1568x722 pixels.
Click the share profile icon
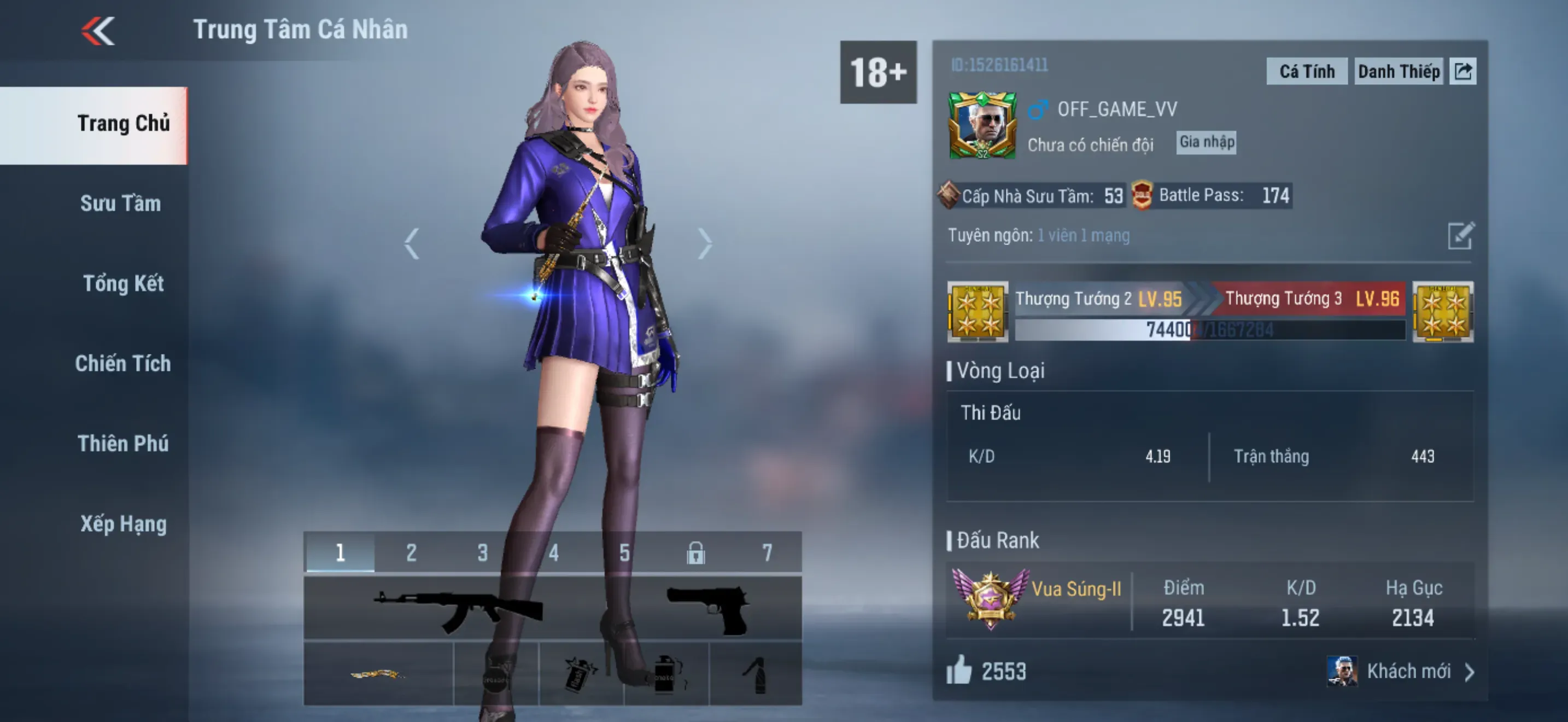(x=1462, y=72)
